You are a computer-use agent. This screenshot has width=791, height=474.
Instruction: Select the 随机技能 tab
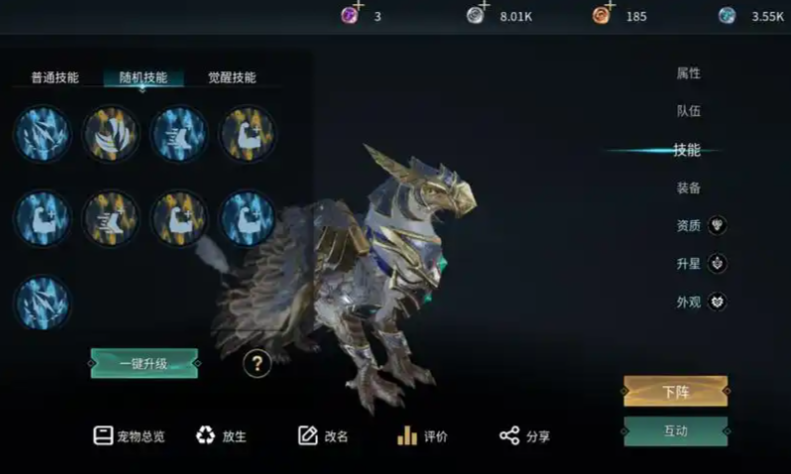(x=143, y=77)
